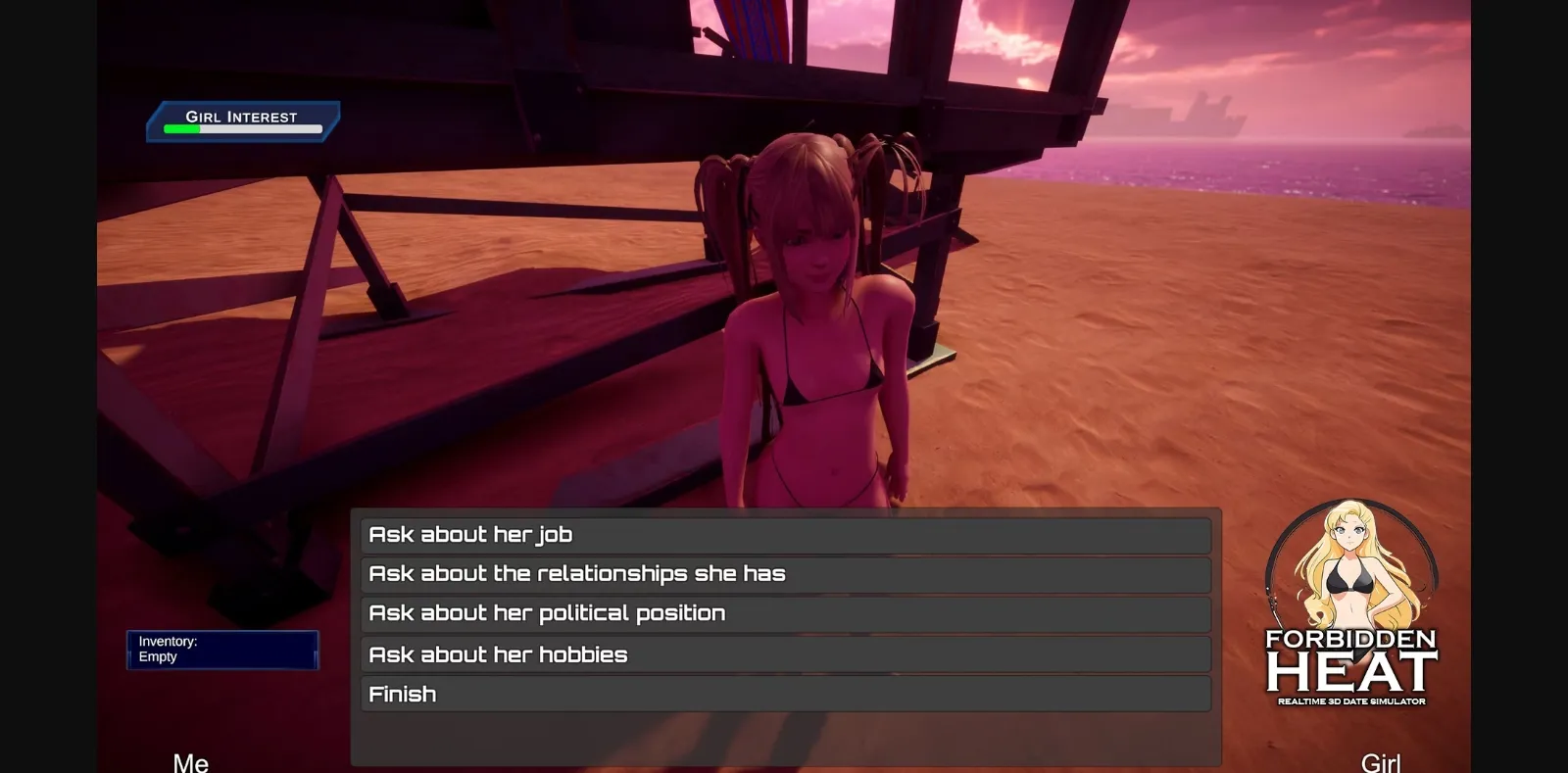
Task: Click the "Inventory:" text label
Action: pos(167,641)
